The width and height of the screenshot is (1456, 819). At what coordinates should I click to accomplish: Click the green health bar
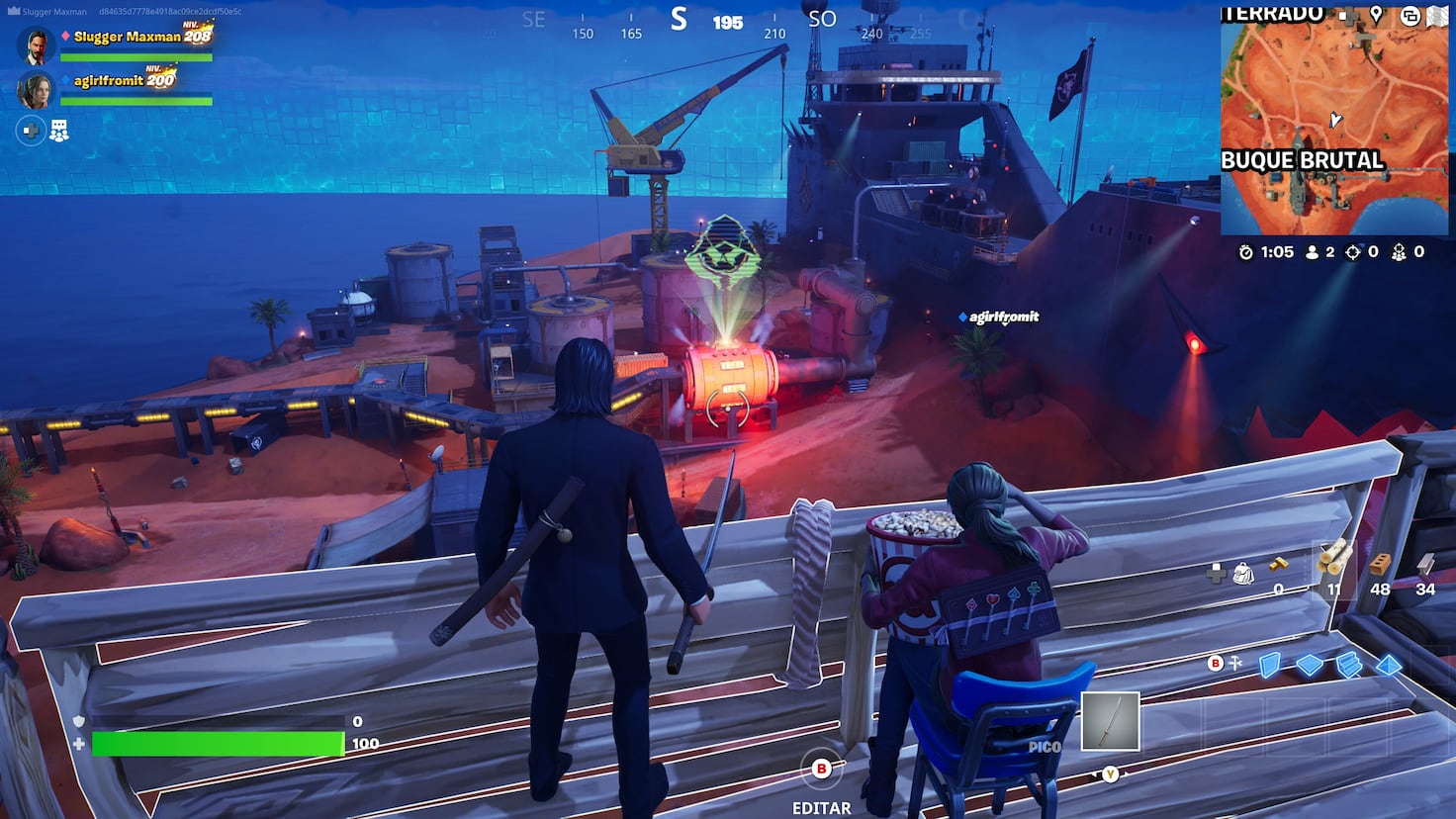[x=216, y=743]
